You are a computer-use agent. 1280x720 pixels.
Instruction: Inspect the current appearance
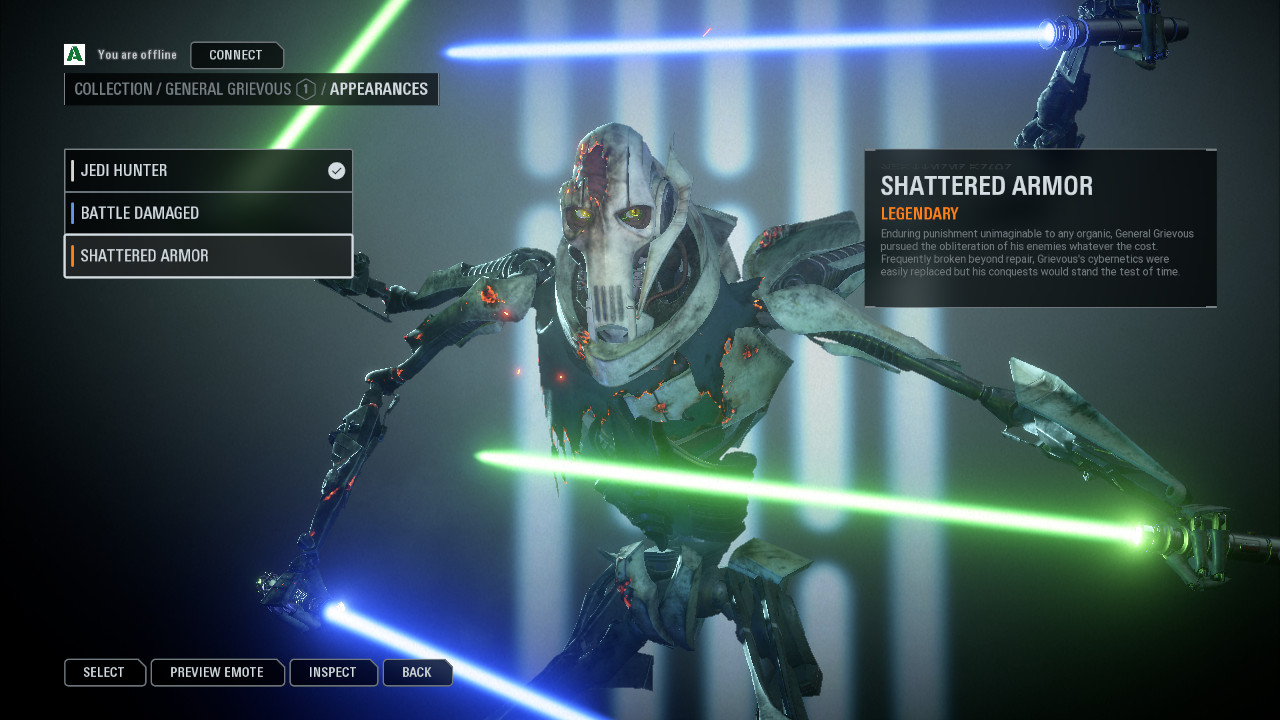point(333,672)
